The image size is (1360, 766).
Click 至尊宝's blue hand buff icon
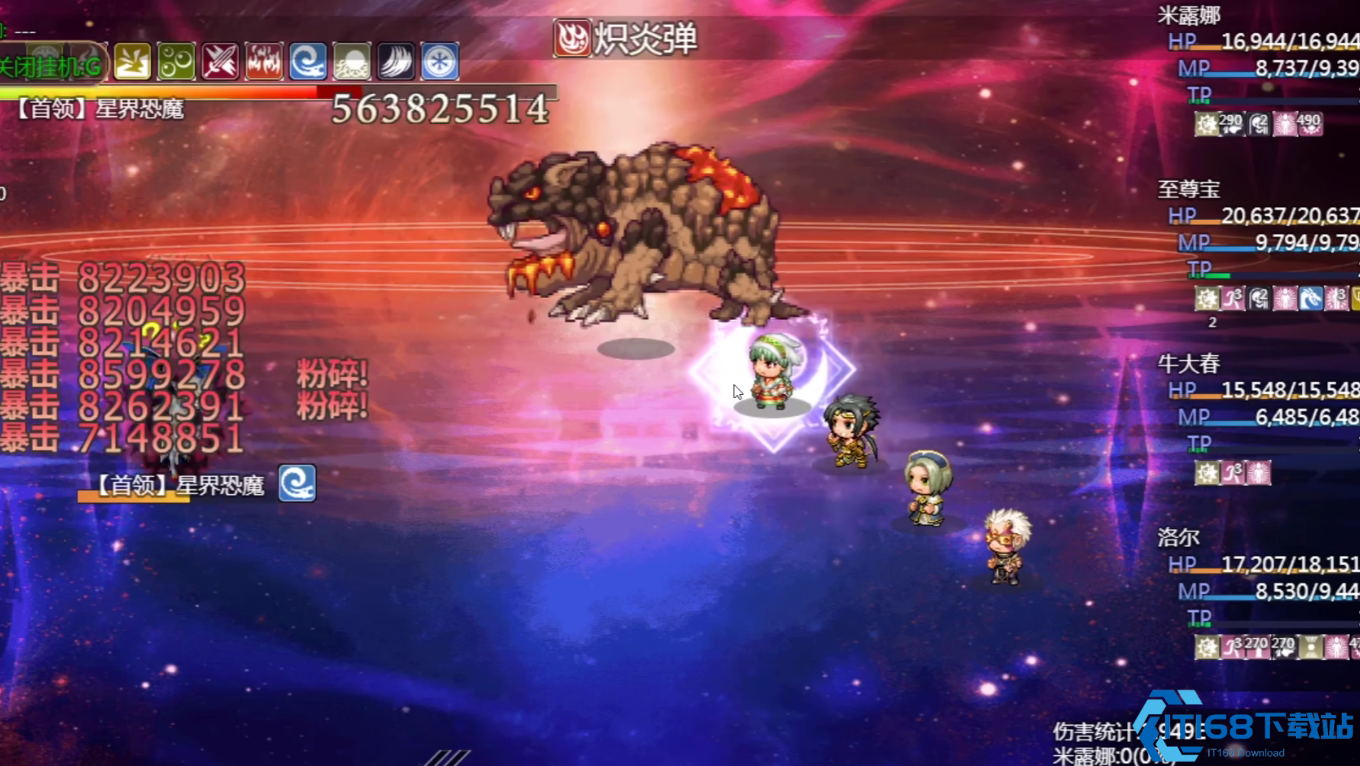click(x=1311, y=297)
